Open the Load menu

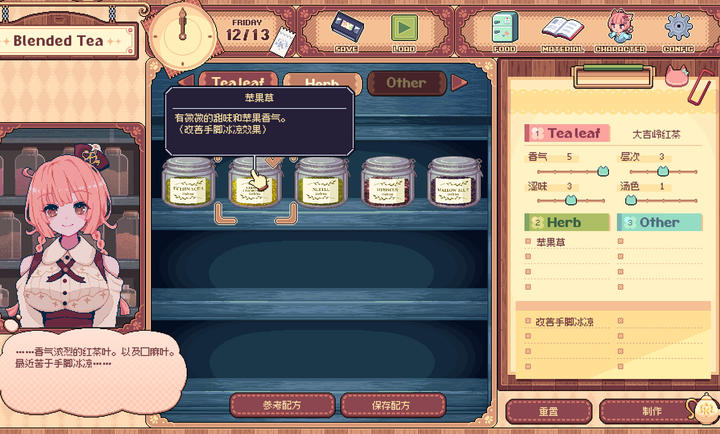tap(404, 30)
